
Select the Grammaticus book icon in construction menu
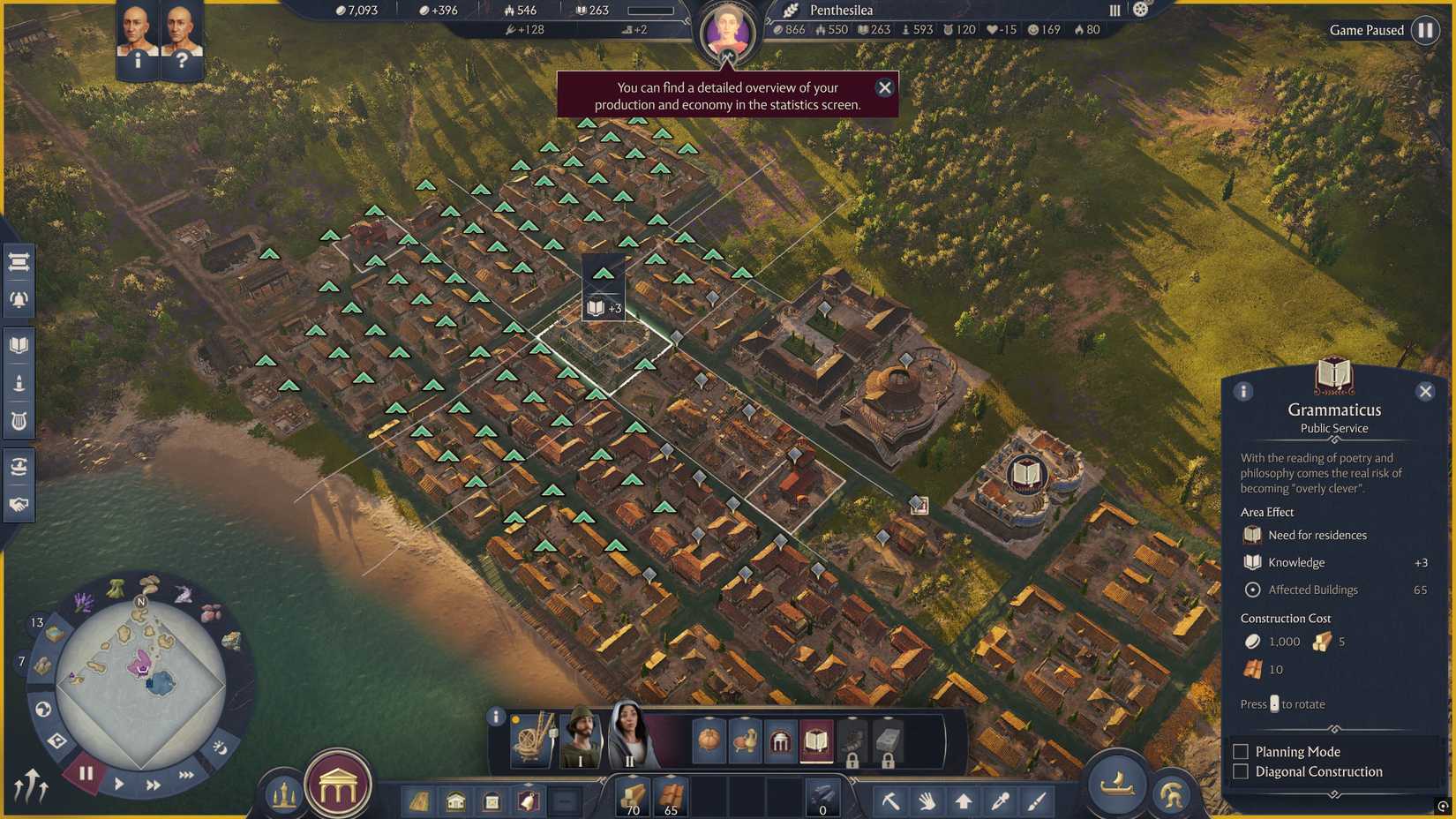(x=815, y=741)
